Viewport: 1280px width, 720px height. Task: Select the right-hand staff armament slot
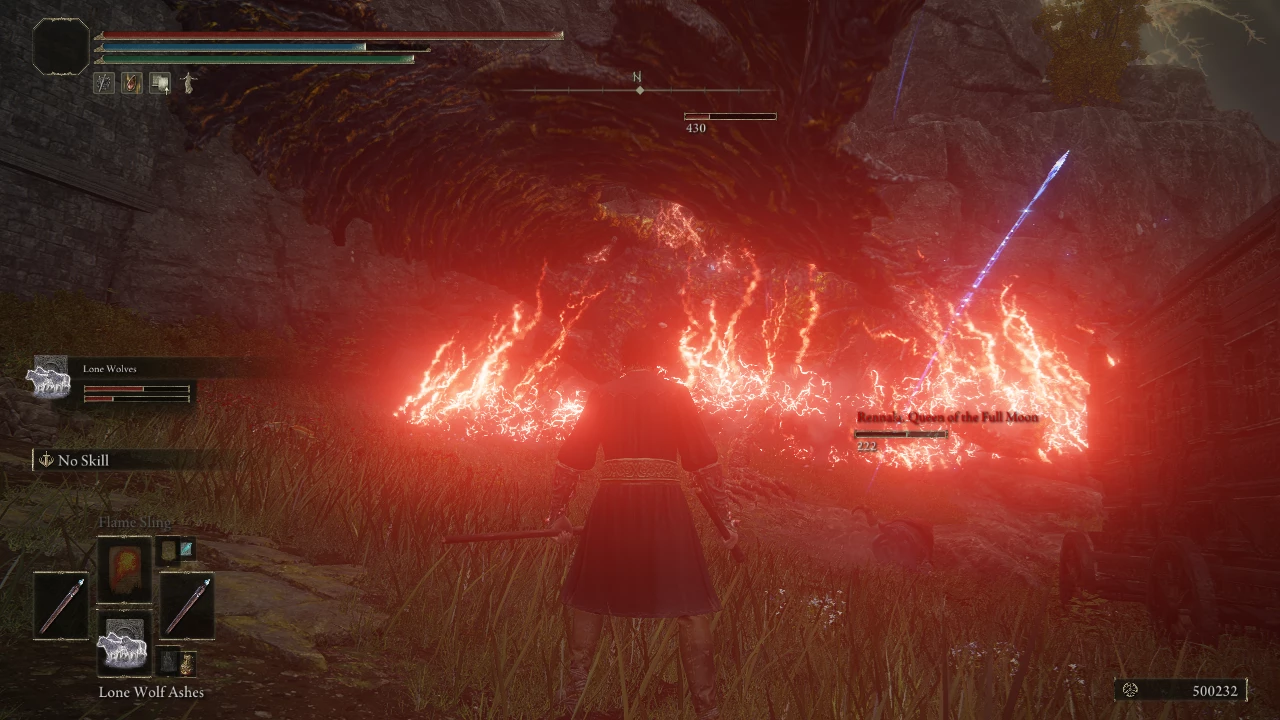pyautogui.click(x=187, y=605)
